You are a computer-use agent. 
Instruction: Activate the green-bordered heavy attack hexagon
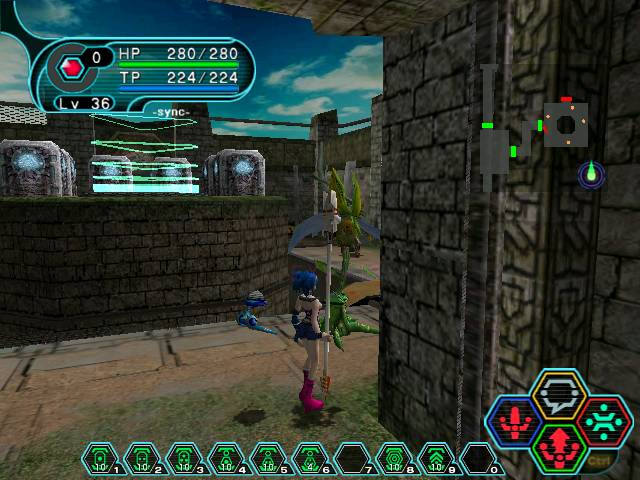tap(559, 447)
